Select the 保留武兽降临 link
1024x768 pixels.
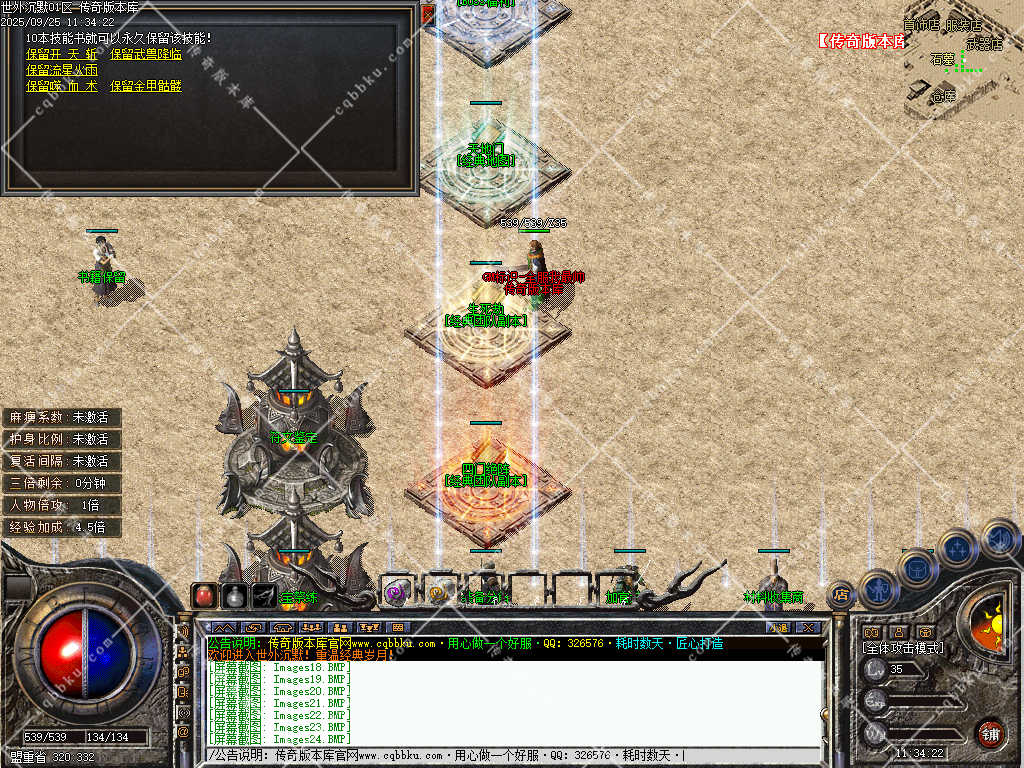146,54
